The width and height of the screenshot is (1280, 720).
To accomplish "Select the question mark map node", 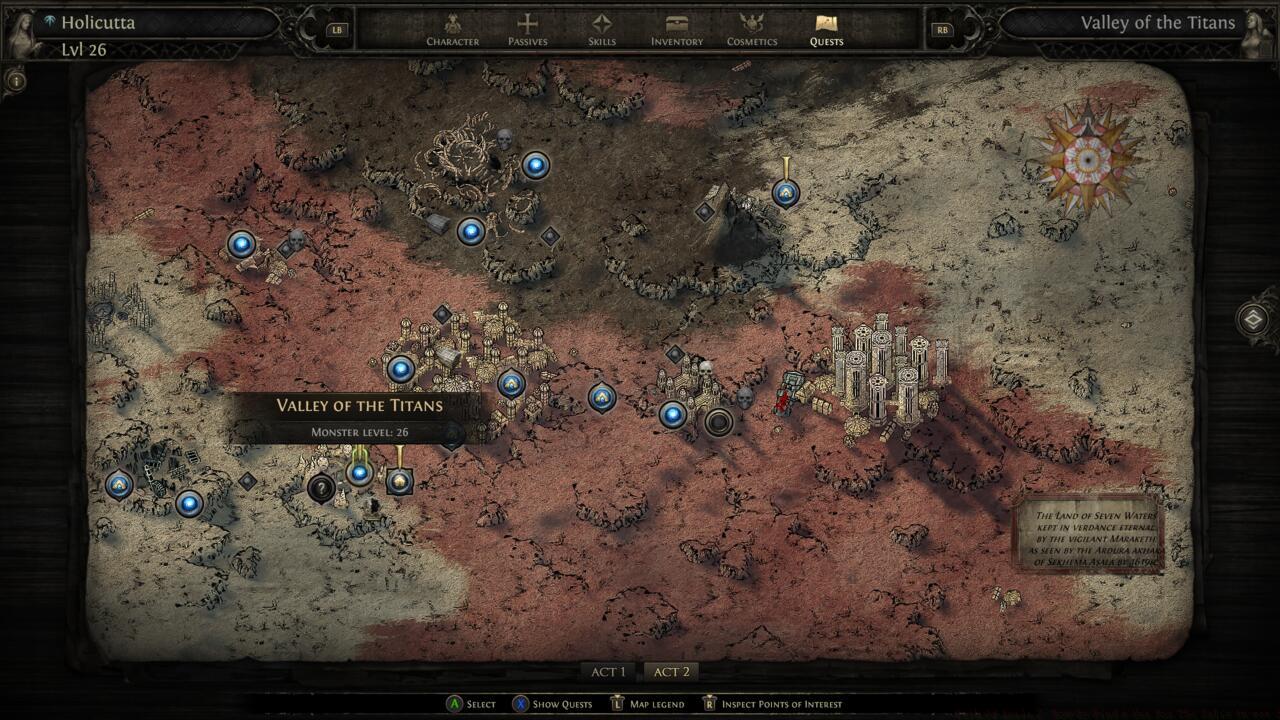I will pos(321,489).
